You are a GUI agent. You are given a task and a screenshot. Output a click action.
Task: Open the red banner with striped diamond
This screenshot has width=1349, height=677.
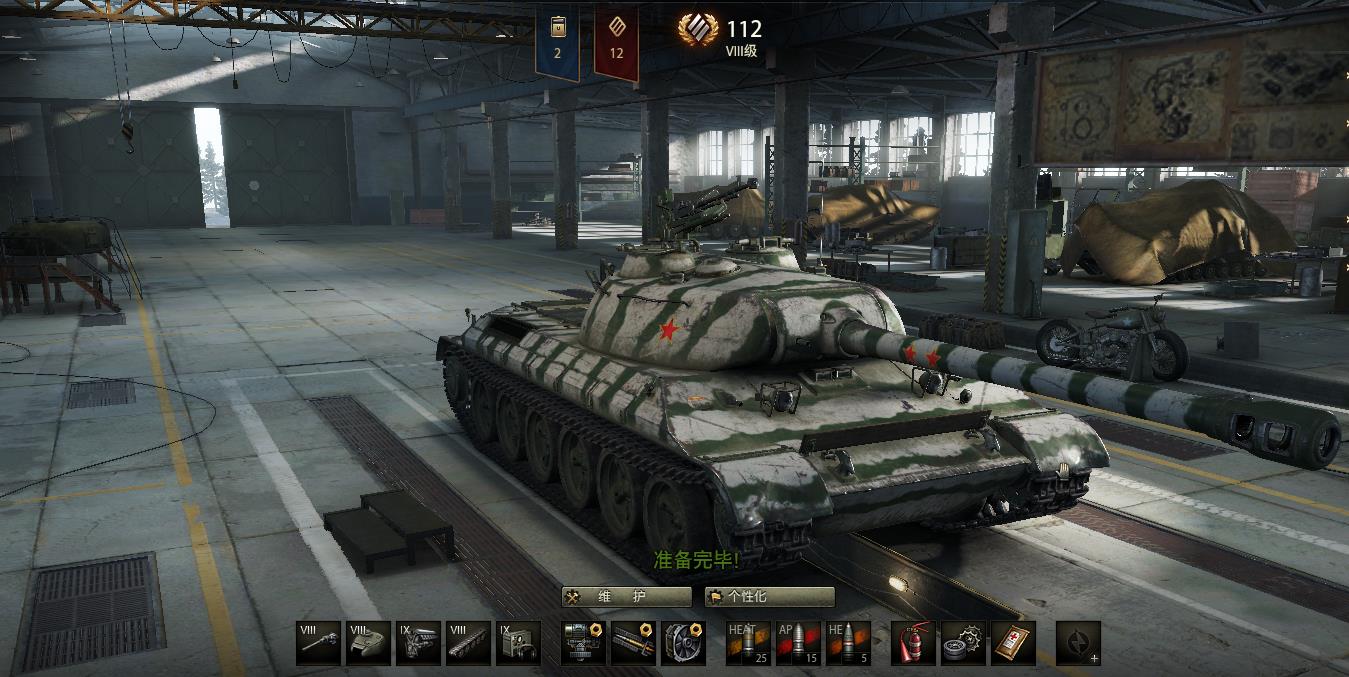coord(616,41)
